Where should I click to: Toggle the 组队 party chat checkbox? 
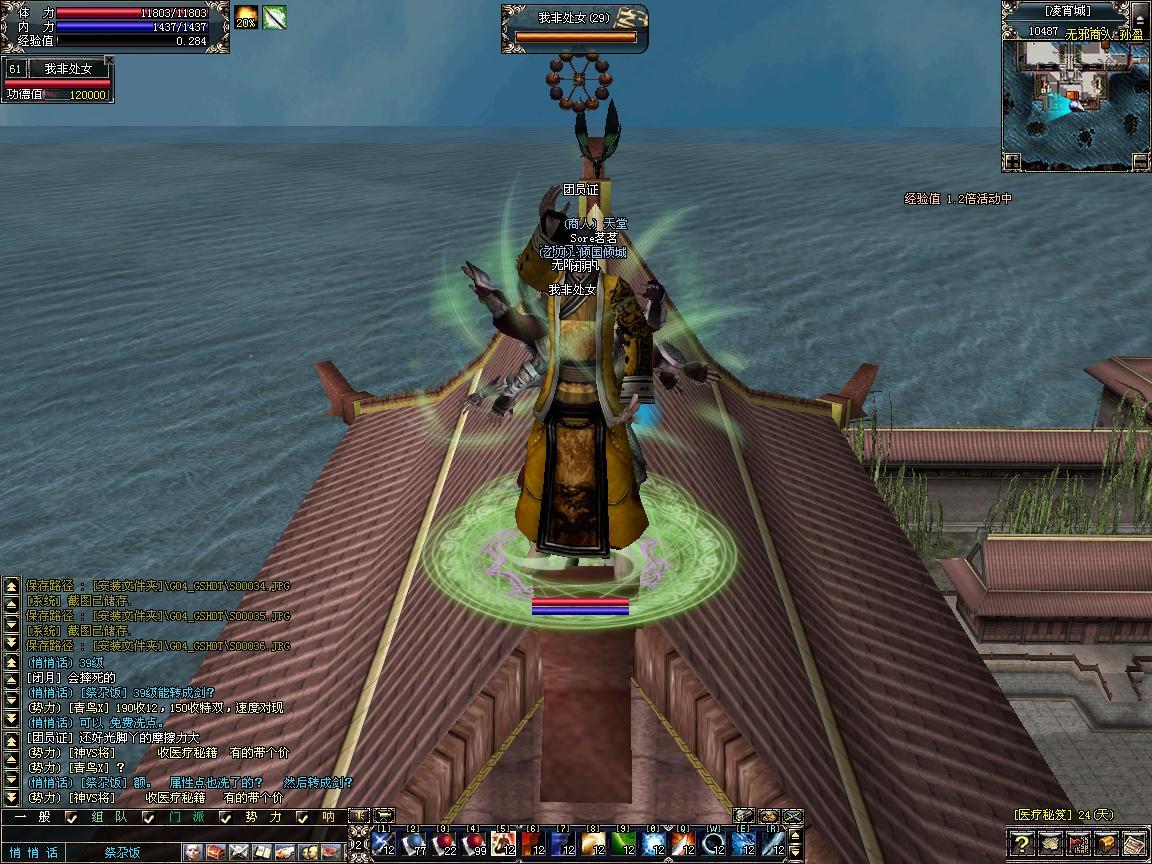pyautogui.click(x=71, y=817)
